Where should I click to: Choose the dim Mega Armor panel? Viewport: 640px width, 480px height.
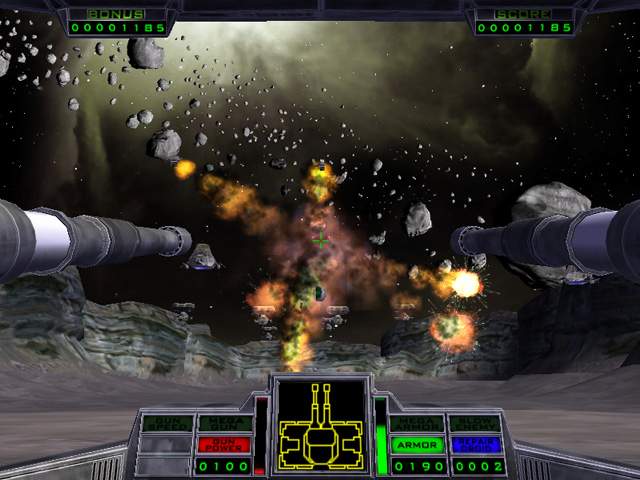pyautogui.click(x=416, y=423)
